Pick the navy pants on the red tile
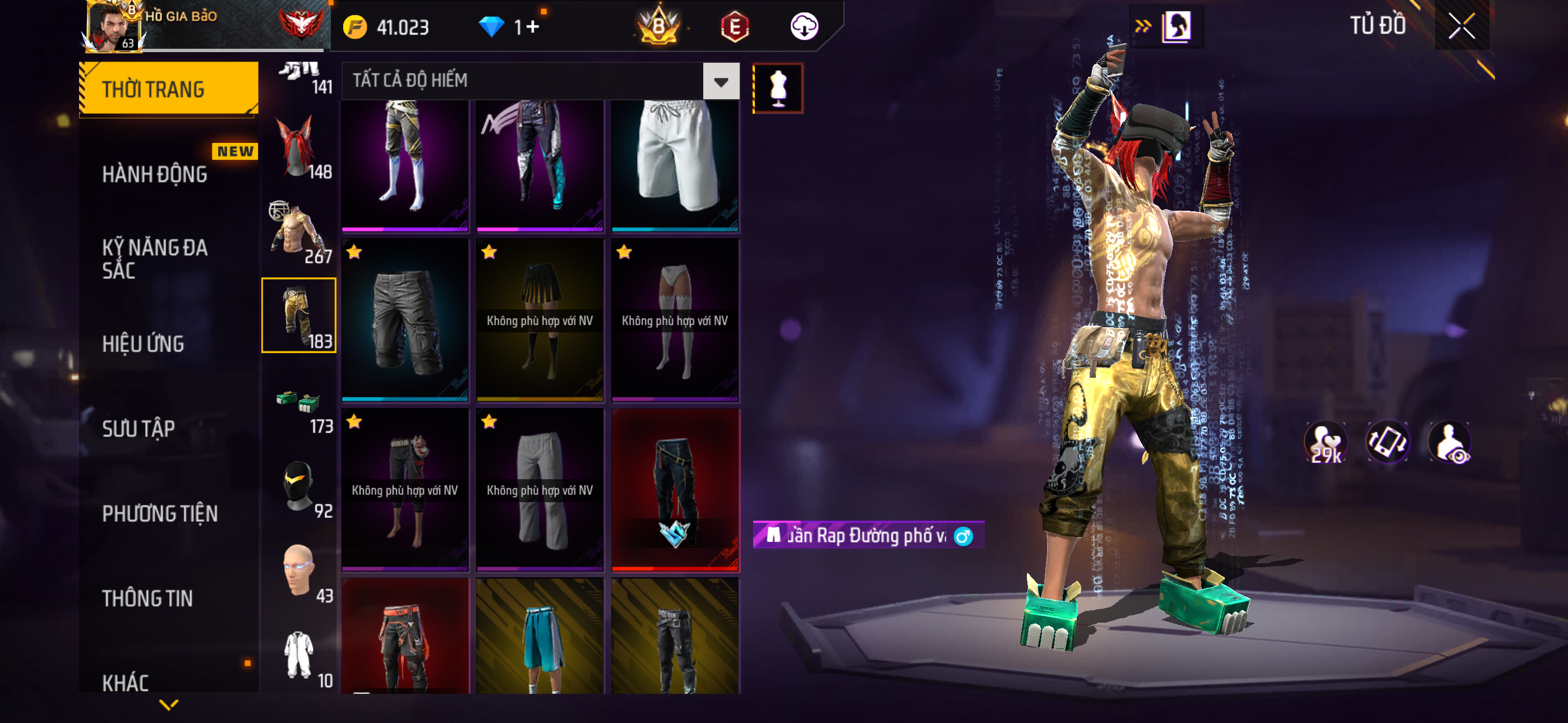1568x723 pixels. [x=675, y=489]
